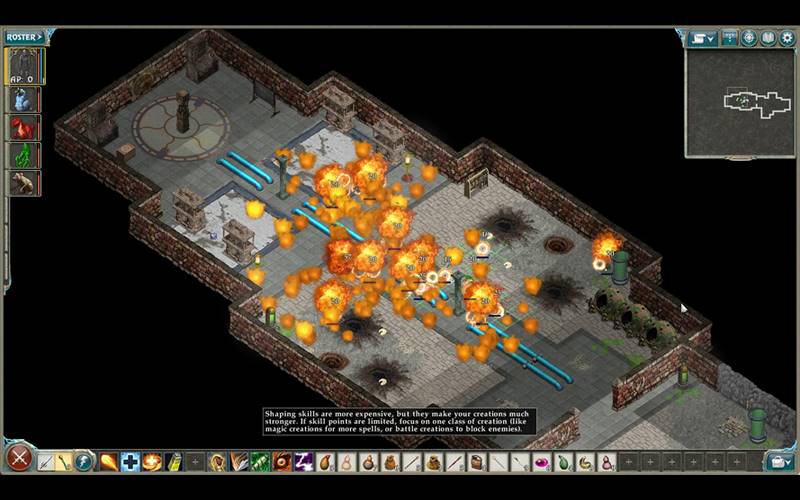Open the Roster panel
800x500 pixels.
(25, 37)
